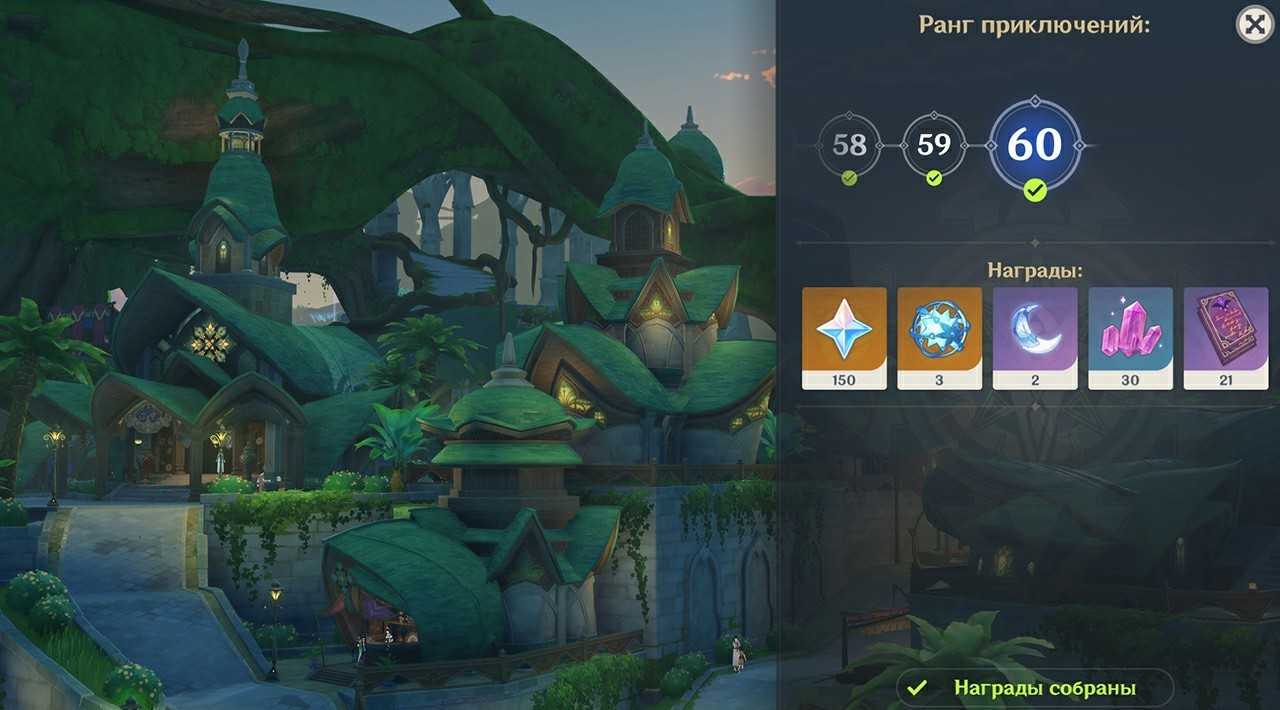The image size is (1280, 710).
Task: Inspect the Primogem reward of 150
Action: tap(844, 337)
